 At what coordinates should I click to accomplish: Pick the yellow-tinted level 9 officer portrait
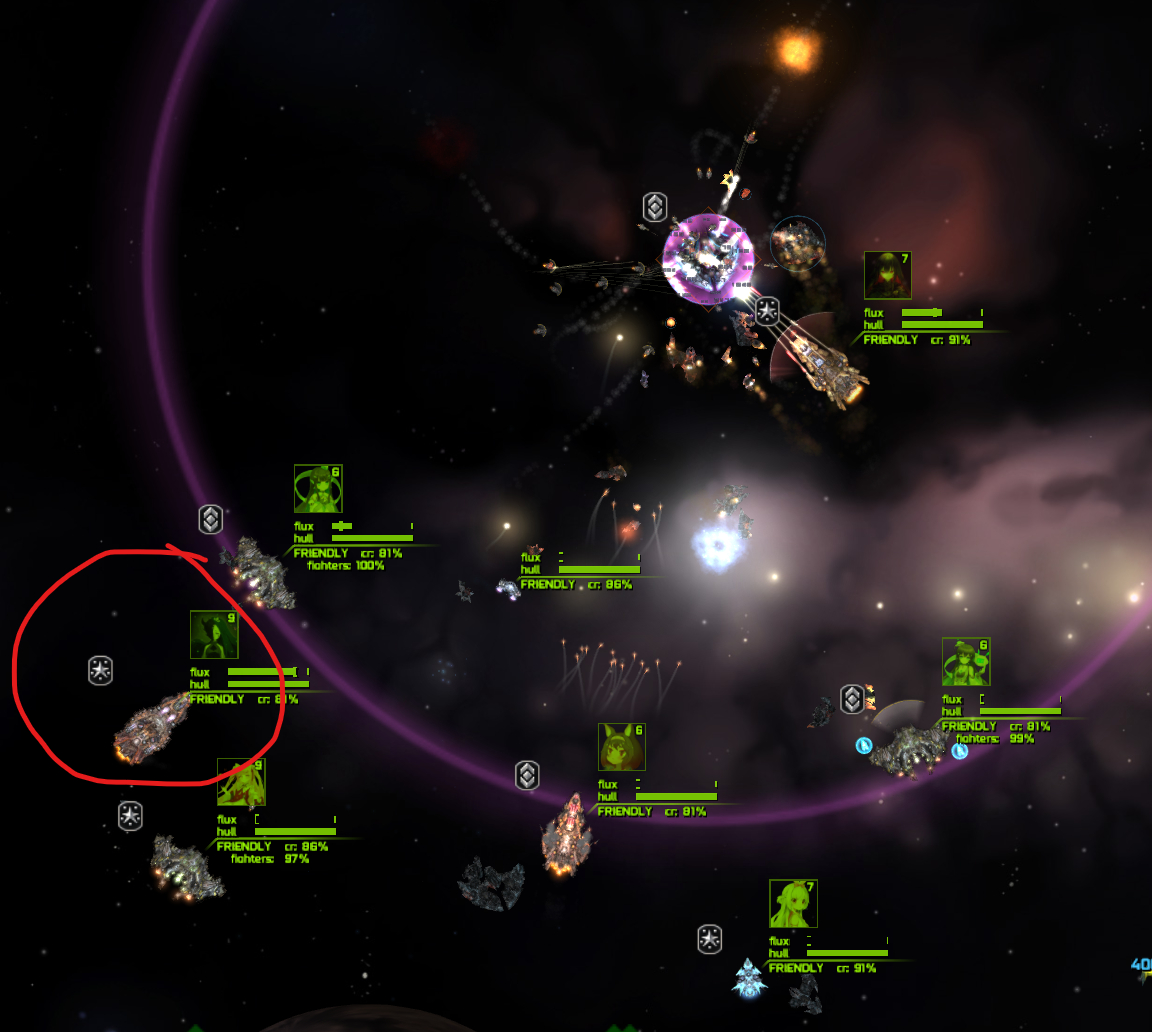click(241, 782)
